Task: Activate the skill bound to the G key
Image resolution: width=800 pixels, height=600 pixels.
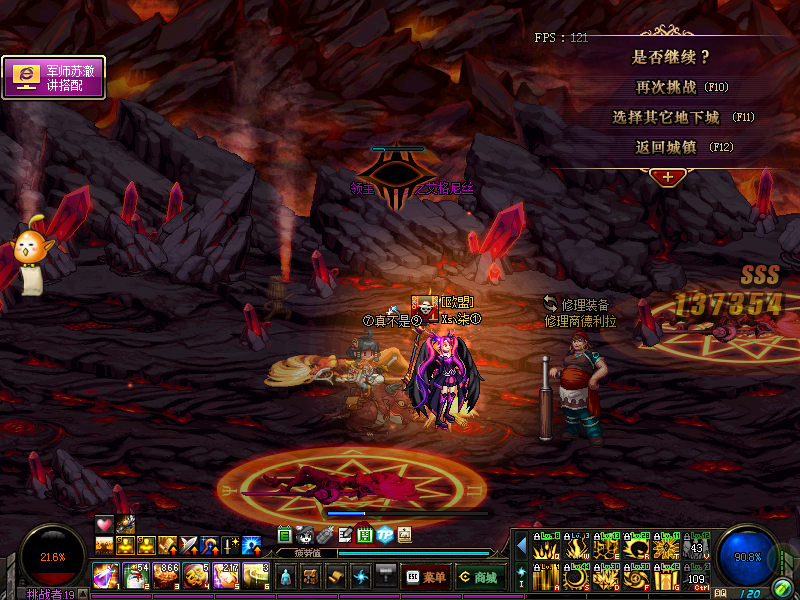Action: click(x=667, y=577)
